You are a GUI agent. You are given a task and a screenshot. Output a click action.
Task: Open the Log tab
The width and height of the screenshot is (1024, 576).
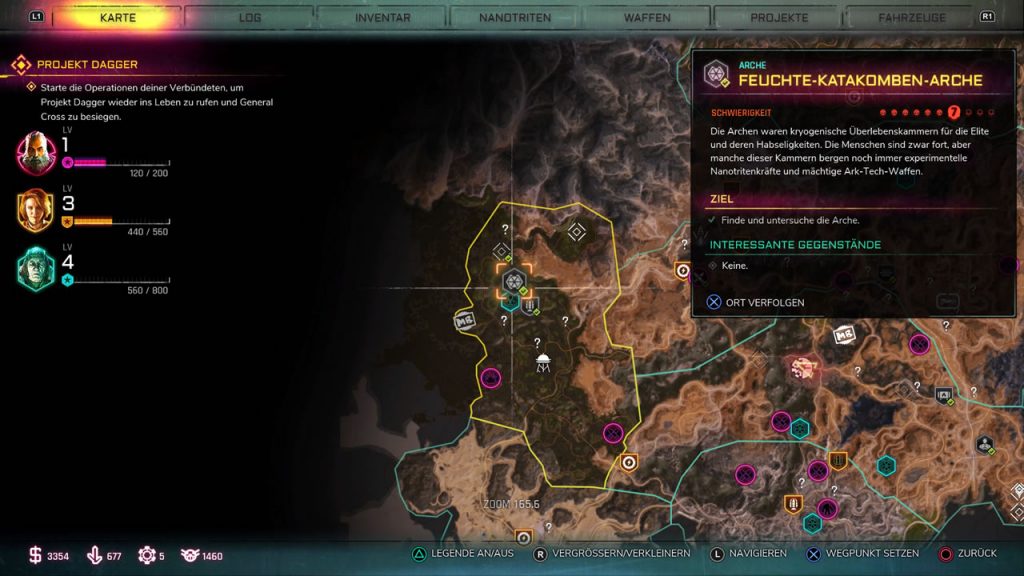tap(251, 17)
